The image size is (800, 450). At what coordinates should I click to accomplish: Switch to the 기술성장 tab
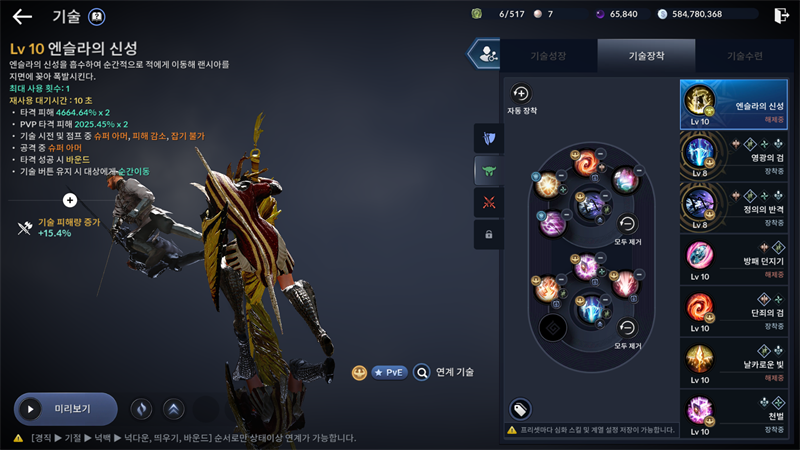click(x=547, y=56)
